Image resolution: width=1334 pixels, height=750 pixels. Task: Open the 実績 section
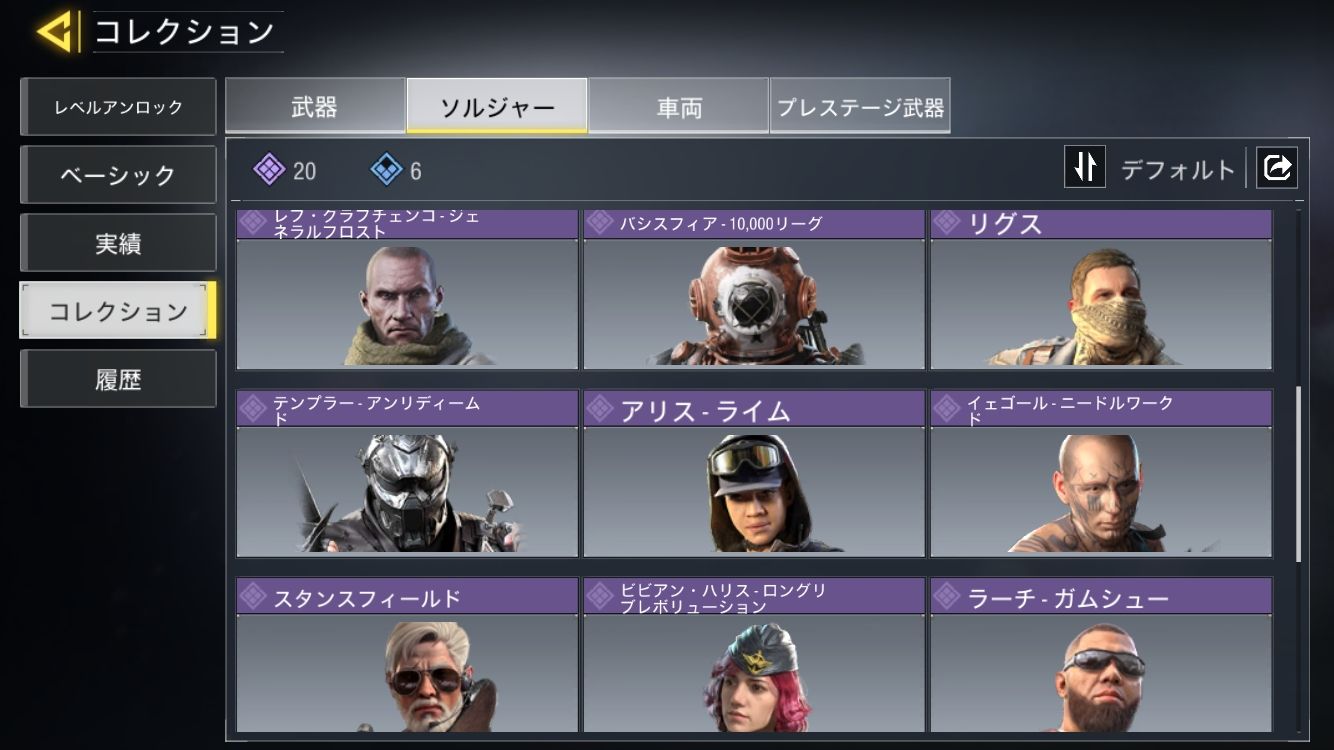[118, 243]
